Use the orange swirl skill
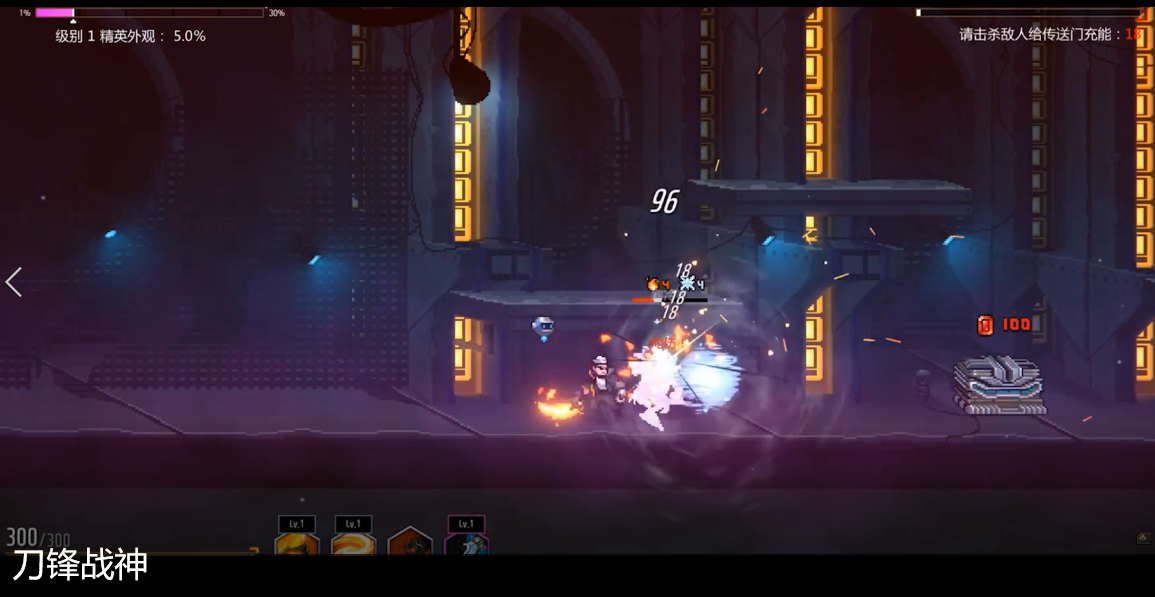This screenshot has height=597, width=1155. point(353,544)
